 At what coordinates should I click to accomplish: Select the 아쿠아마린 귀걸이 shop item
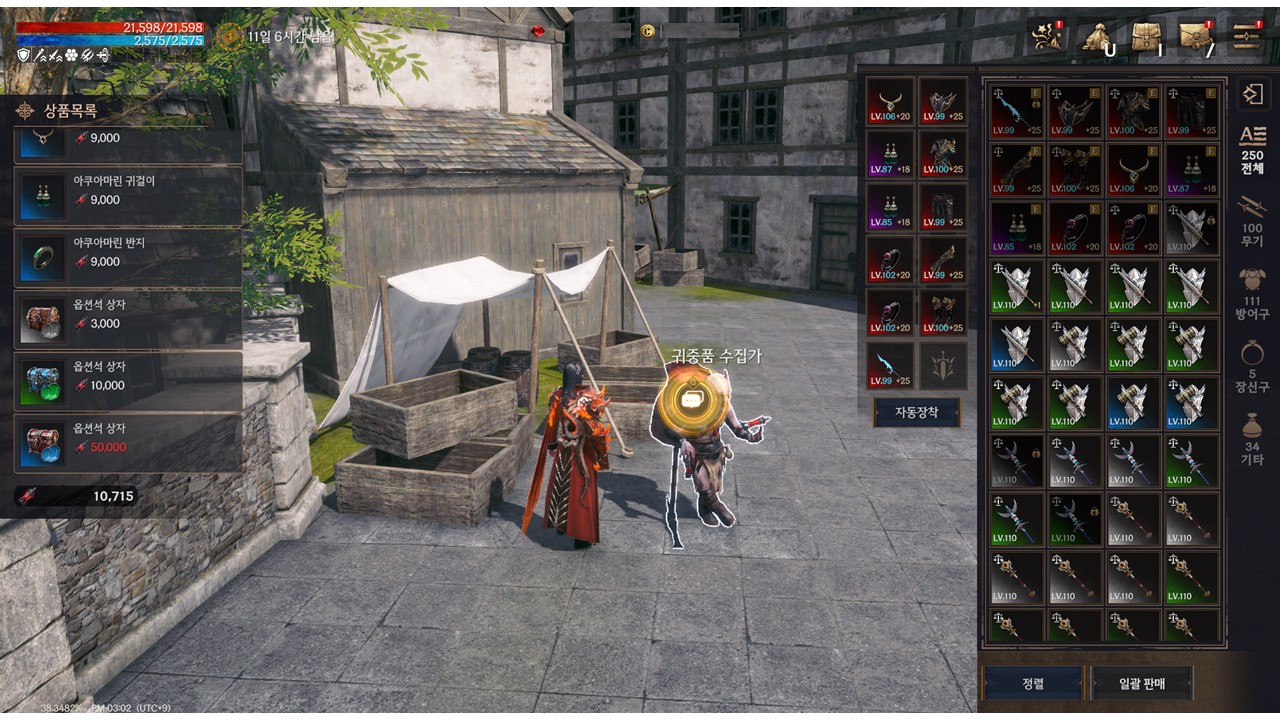click(128, 194)
